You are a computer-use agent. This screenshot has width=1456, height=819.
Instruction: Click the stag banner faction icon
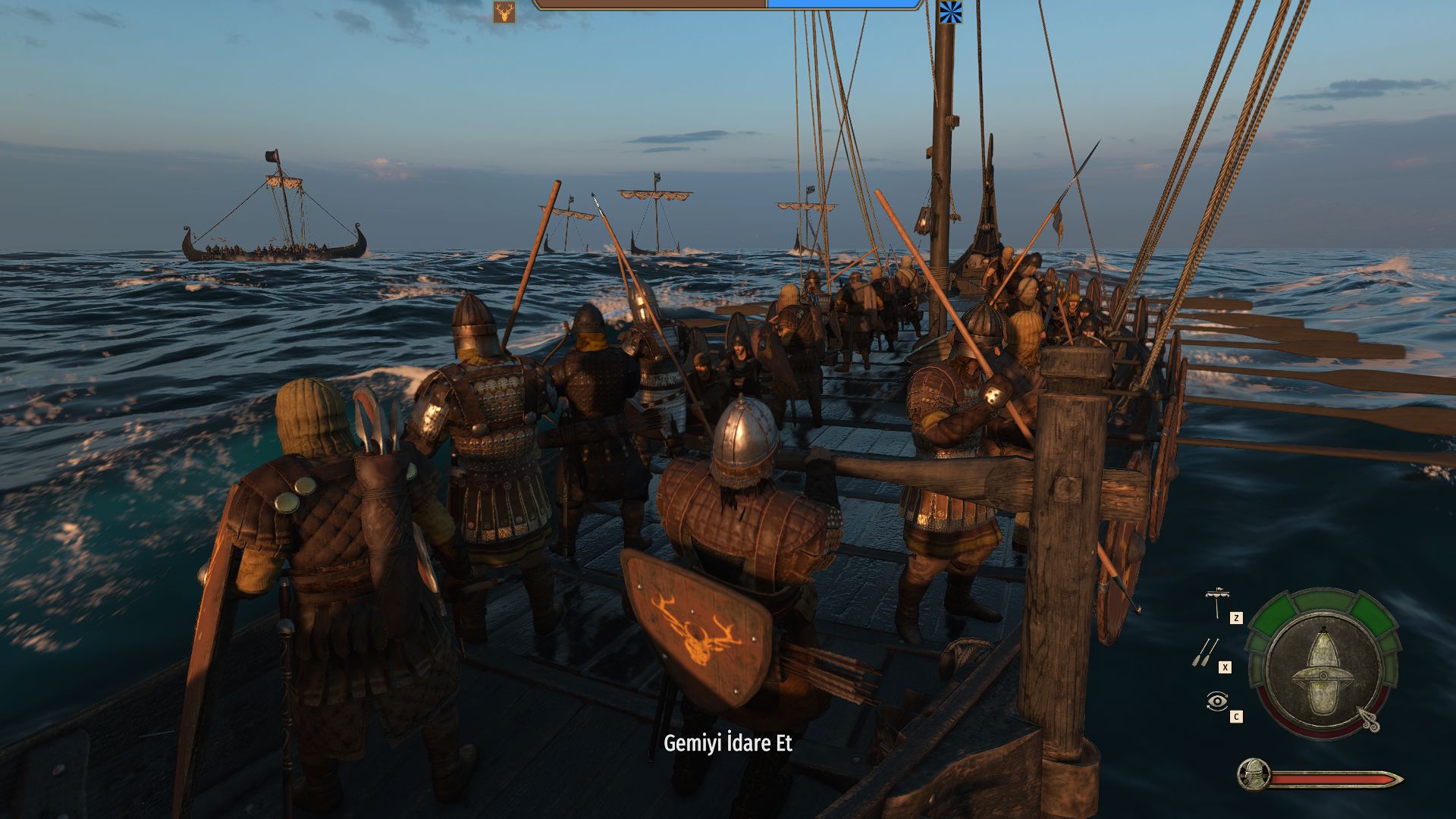tap(504, 12)
